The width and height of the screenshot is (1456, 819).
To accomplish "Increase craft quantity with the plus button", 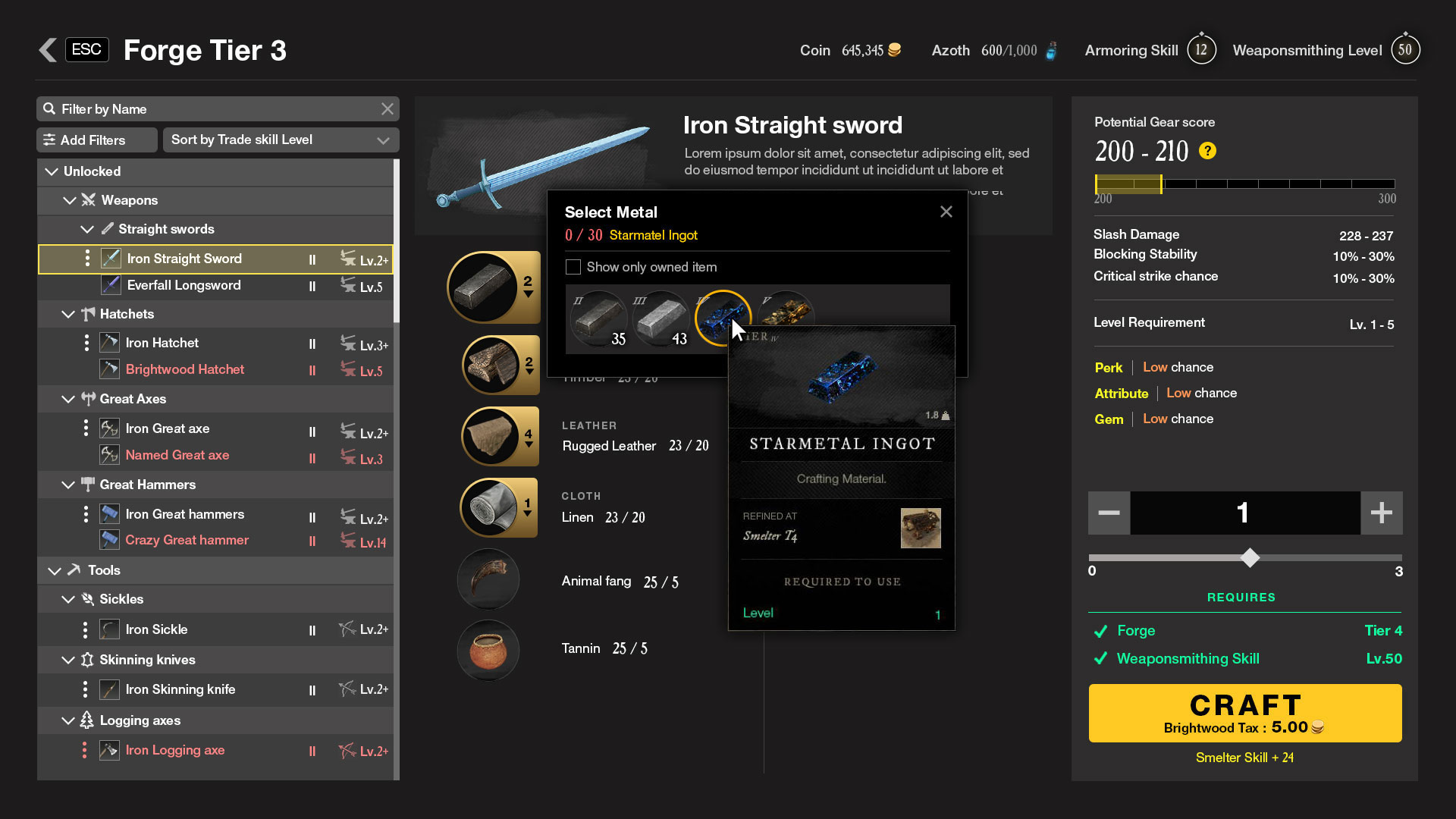I will (1381, 513).
